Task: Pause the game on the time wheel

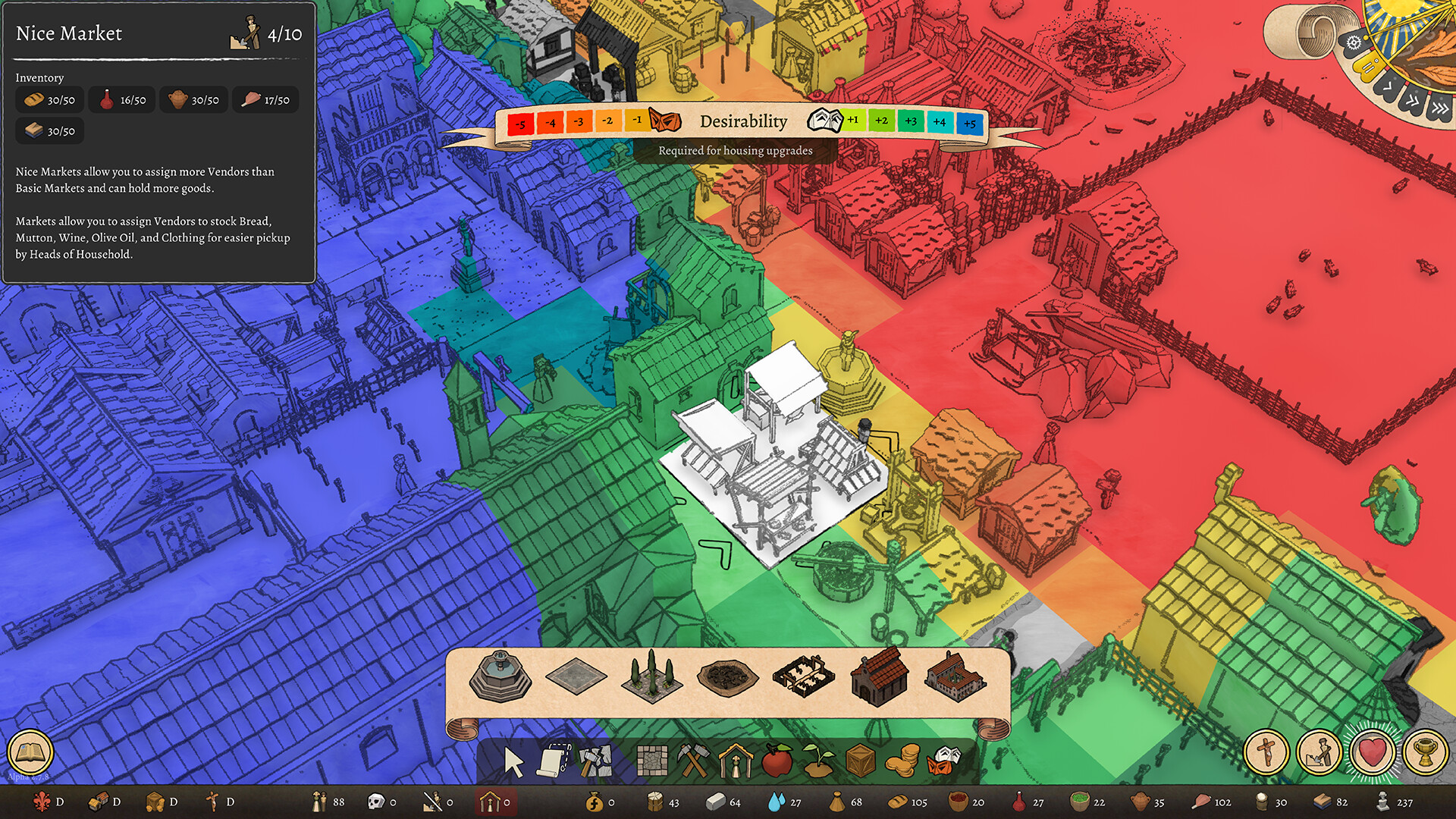Action: coord(1369,65)
